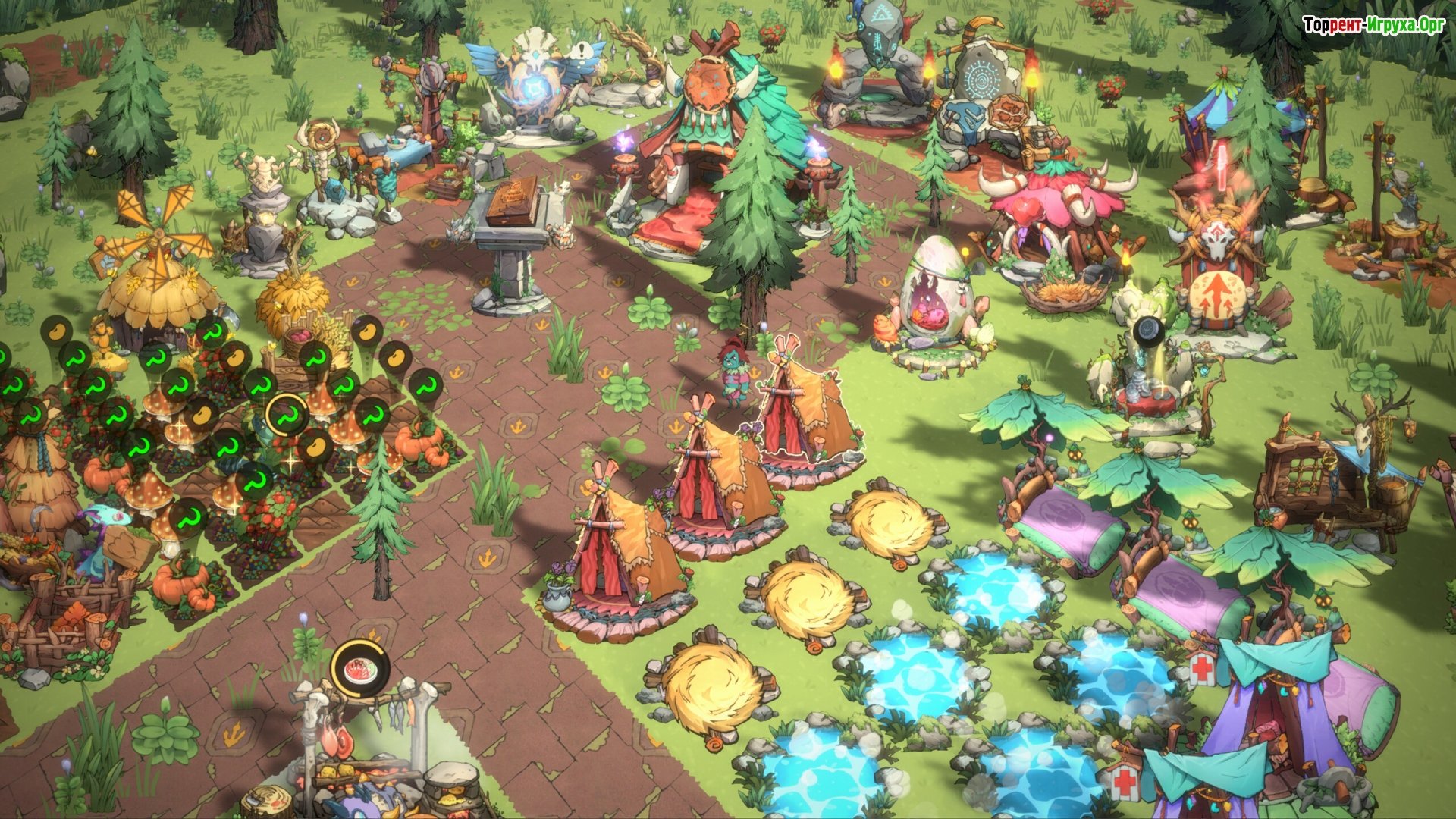Open the exclamation mark speech bubble
Viewport: 1456px width, 819px height.
click(x=582, y=53)
